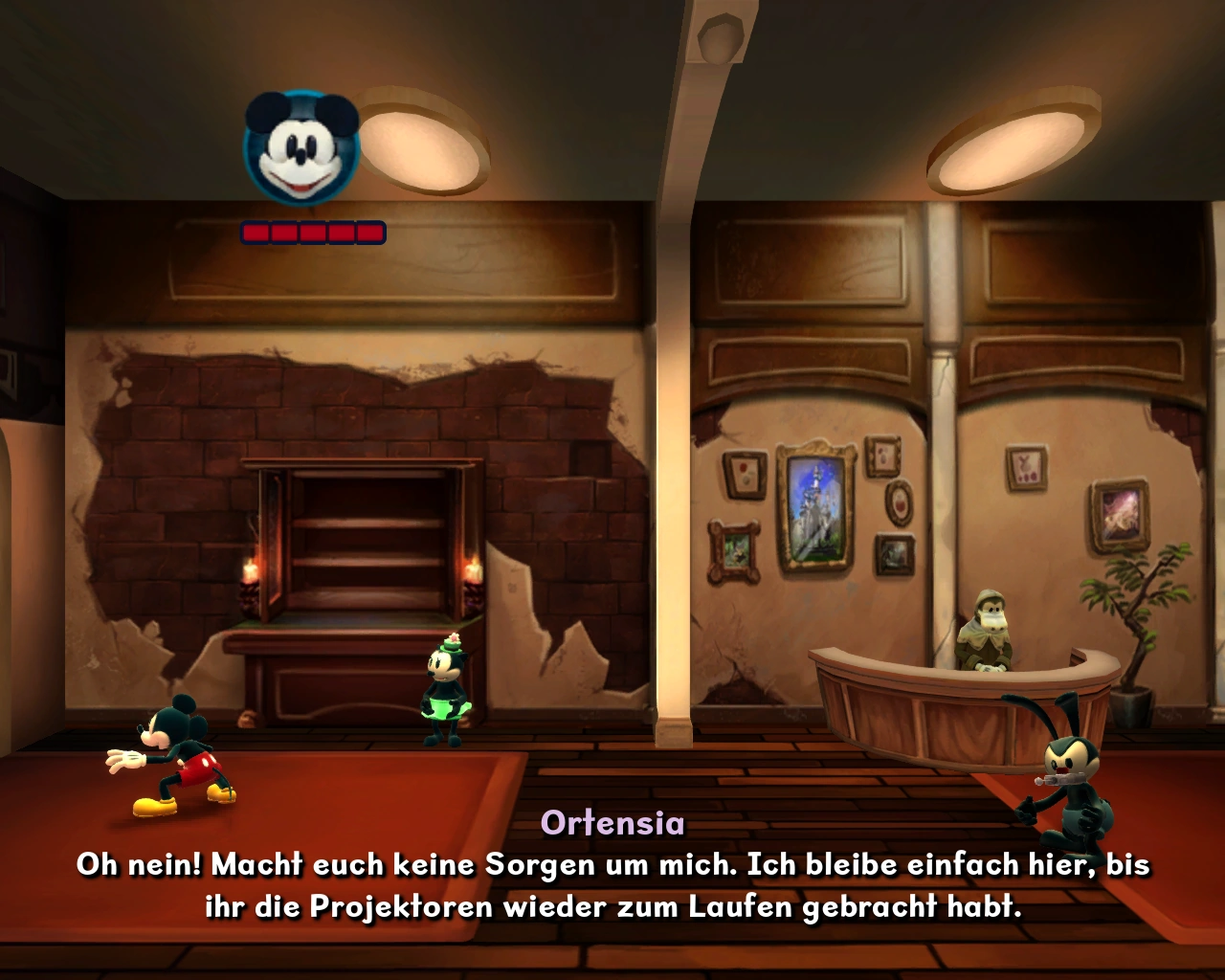Click the five-segment red health bar
The image size is (1225, 980).
(311, 231)
